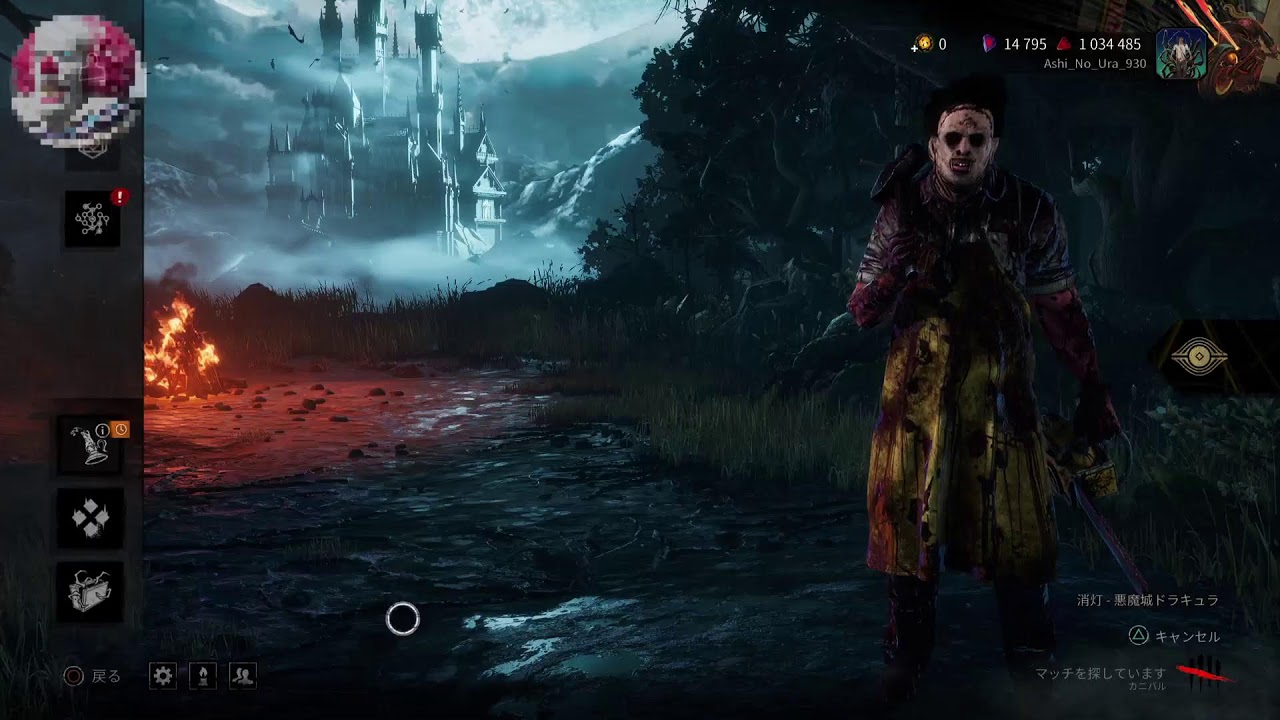Open the eye emblem side panel
The width and height of the screenshot is (1280, 720).
[x=1199, y=358]
